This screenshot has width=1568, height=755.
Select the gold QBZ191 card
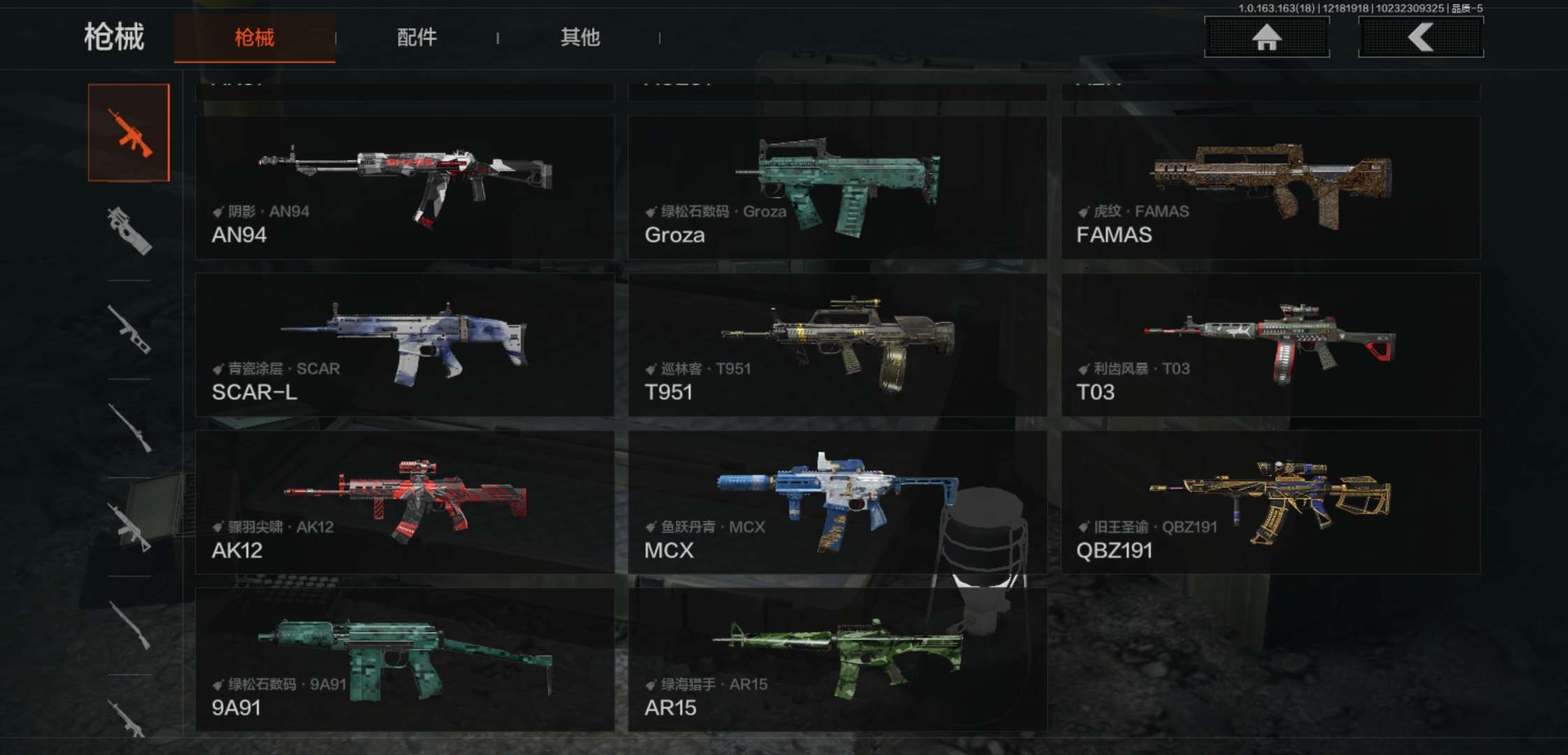(x=1270, y=502)
